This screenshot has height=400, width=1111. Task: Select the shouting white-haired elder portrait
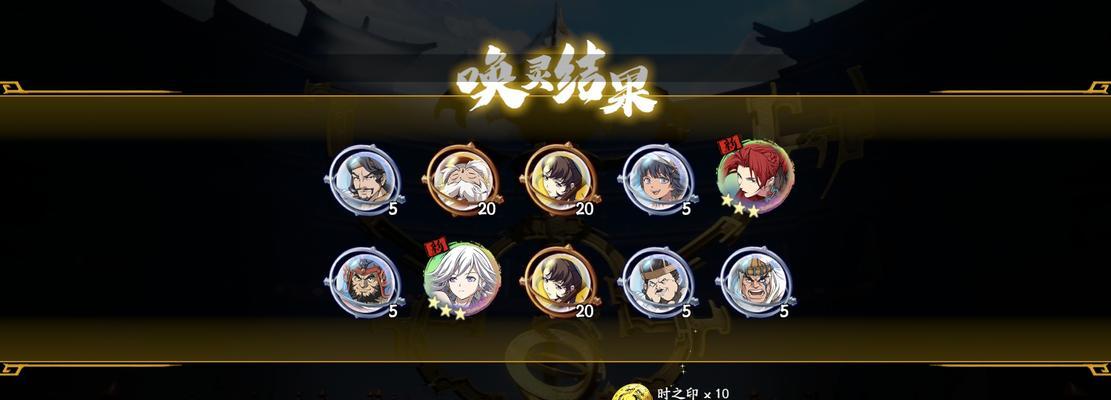point(755,281)
